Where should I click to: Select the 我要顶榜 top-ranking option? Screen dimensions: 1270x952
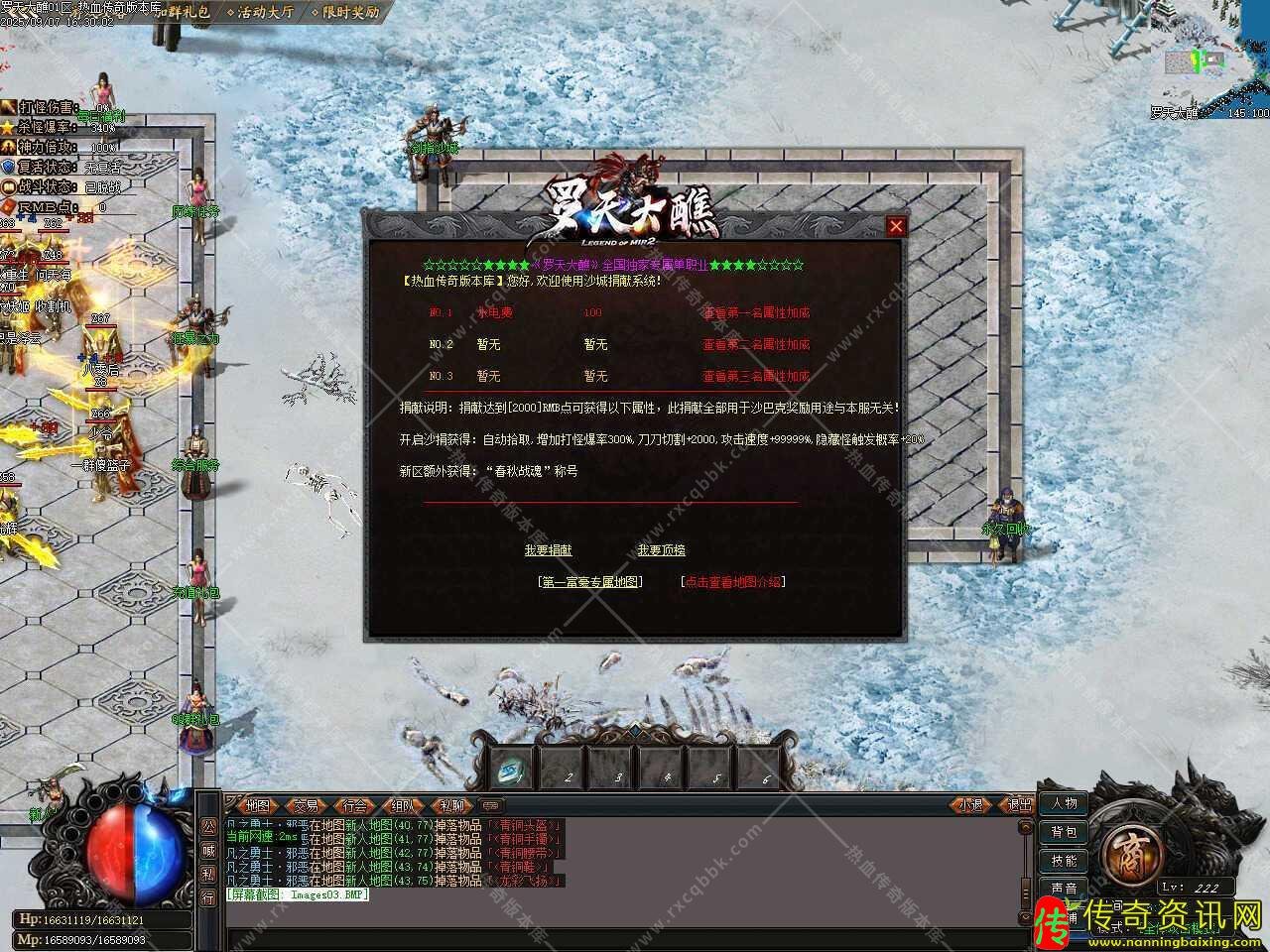click(661, 550)
